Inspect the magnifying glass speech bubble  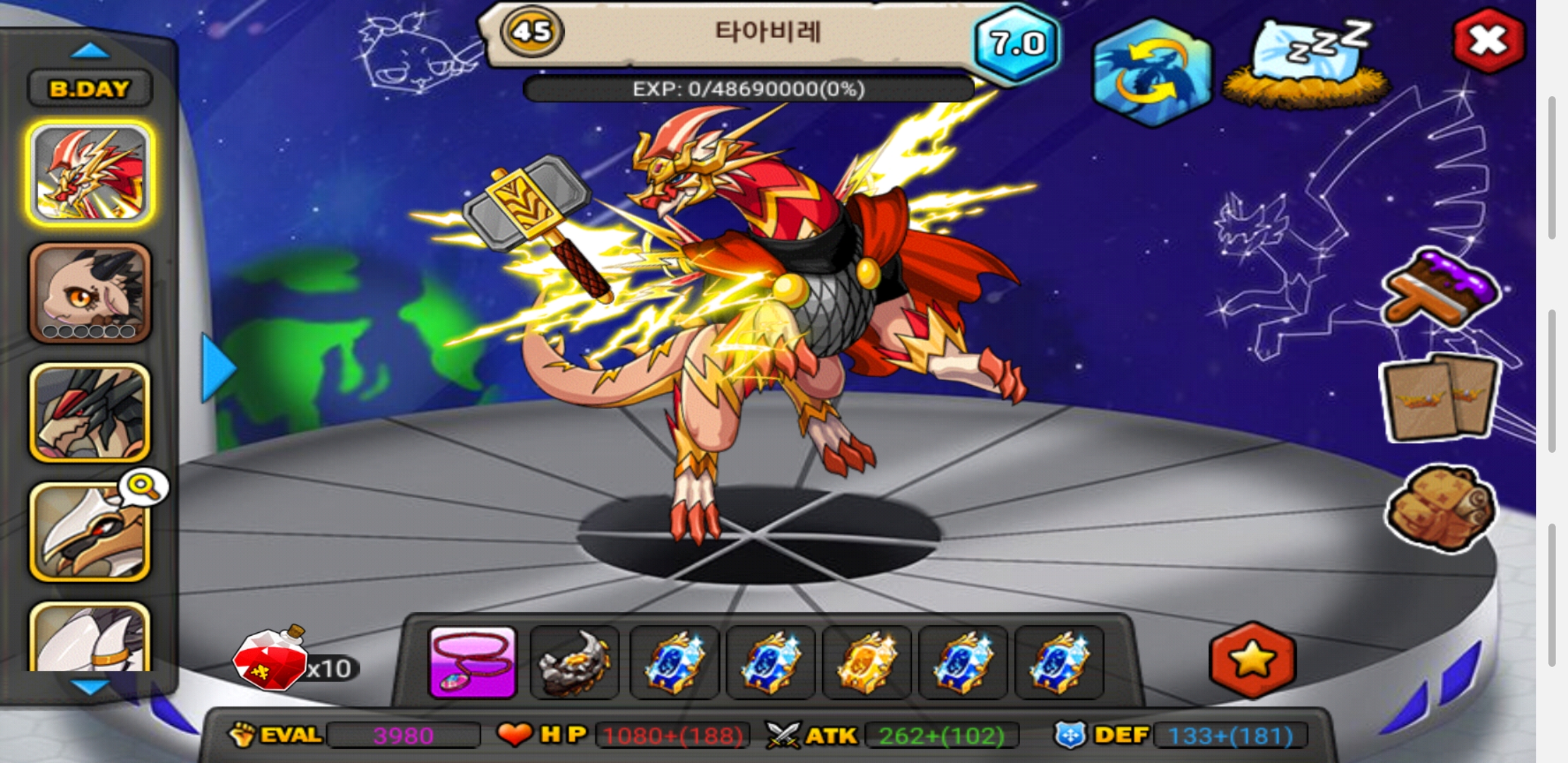pos(143,487)
